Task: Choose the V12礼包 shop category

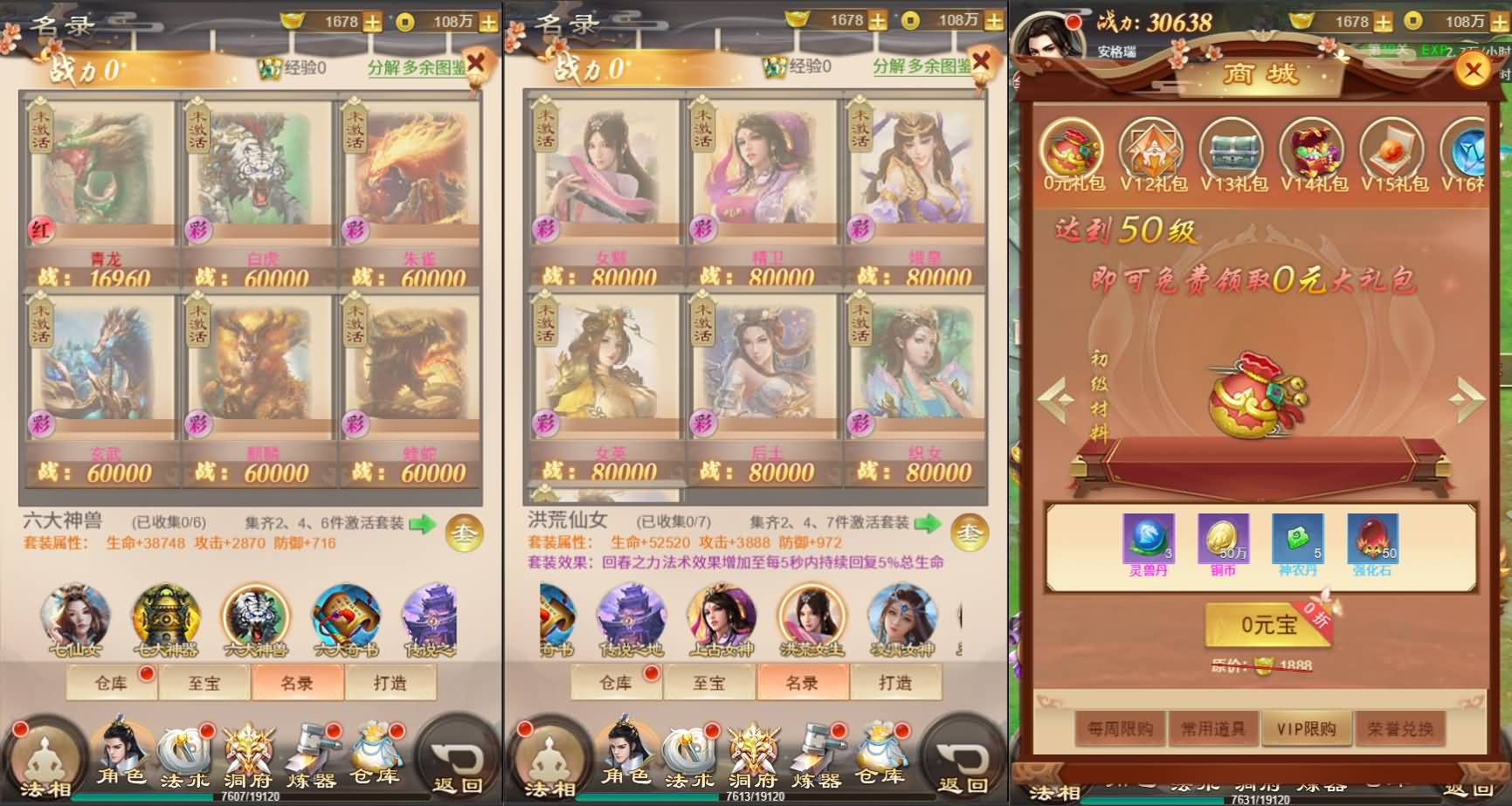Action: coord(1152,155)
